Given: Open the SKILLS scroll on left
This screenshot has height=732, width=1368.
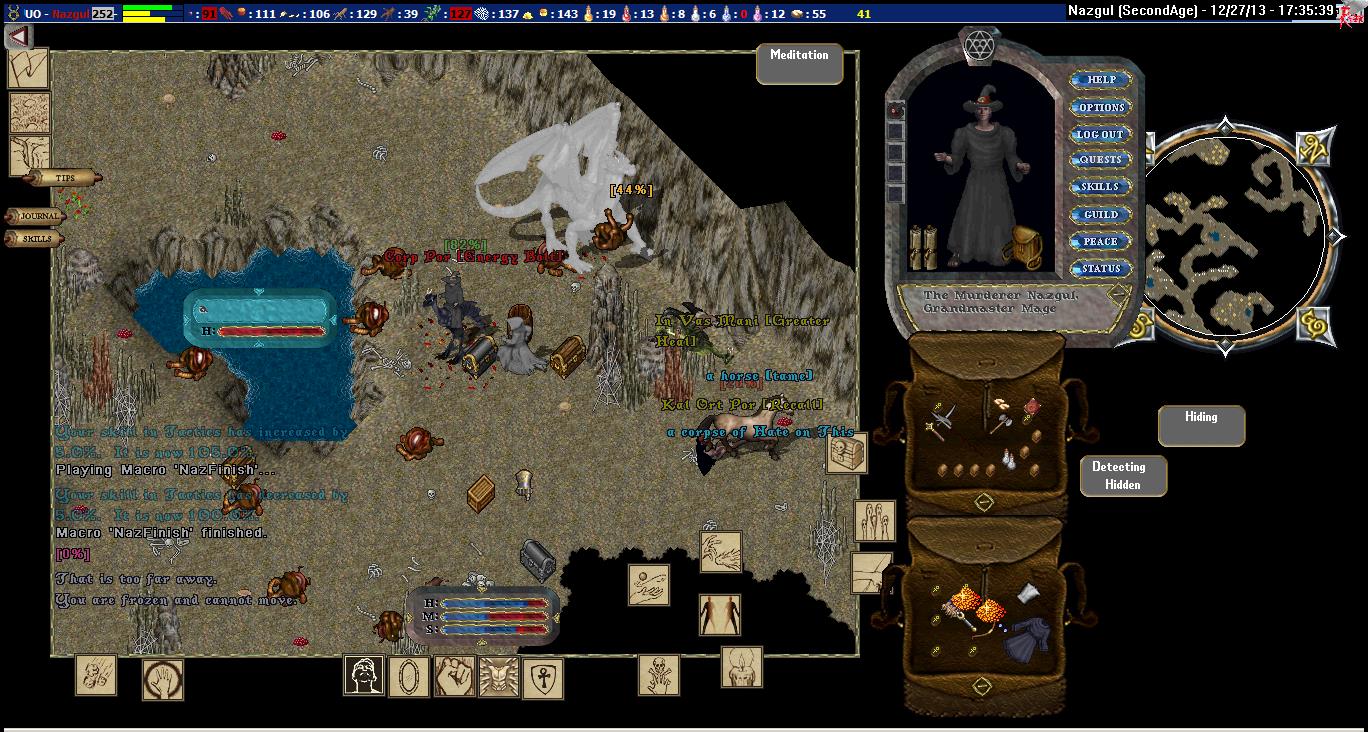Looking at the screenshot, I should pyautogui.click(x=36, y=239).
